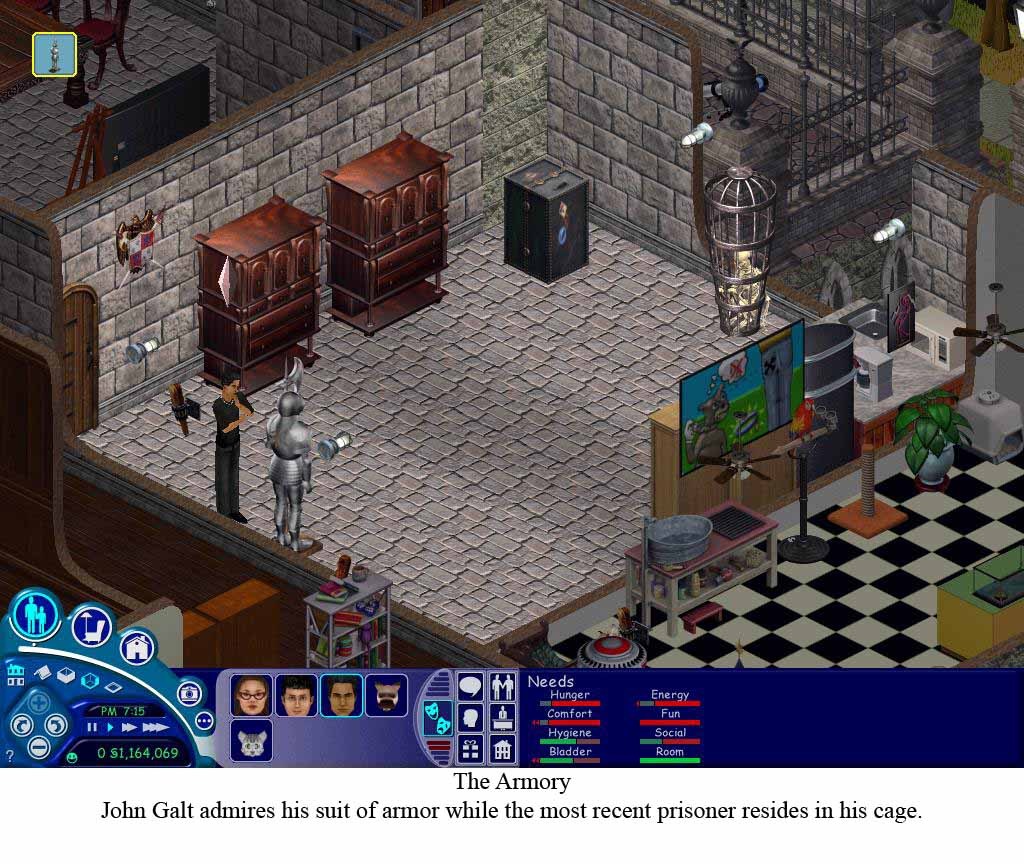Switch to Live mode

pyautogui.click(x=36, y=613)
